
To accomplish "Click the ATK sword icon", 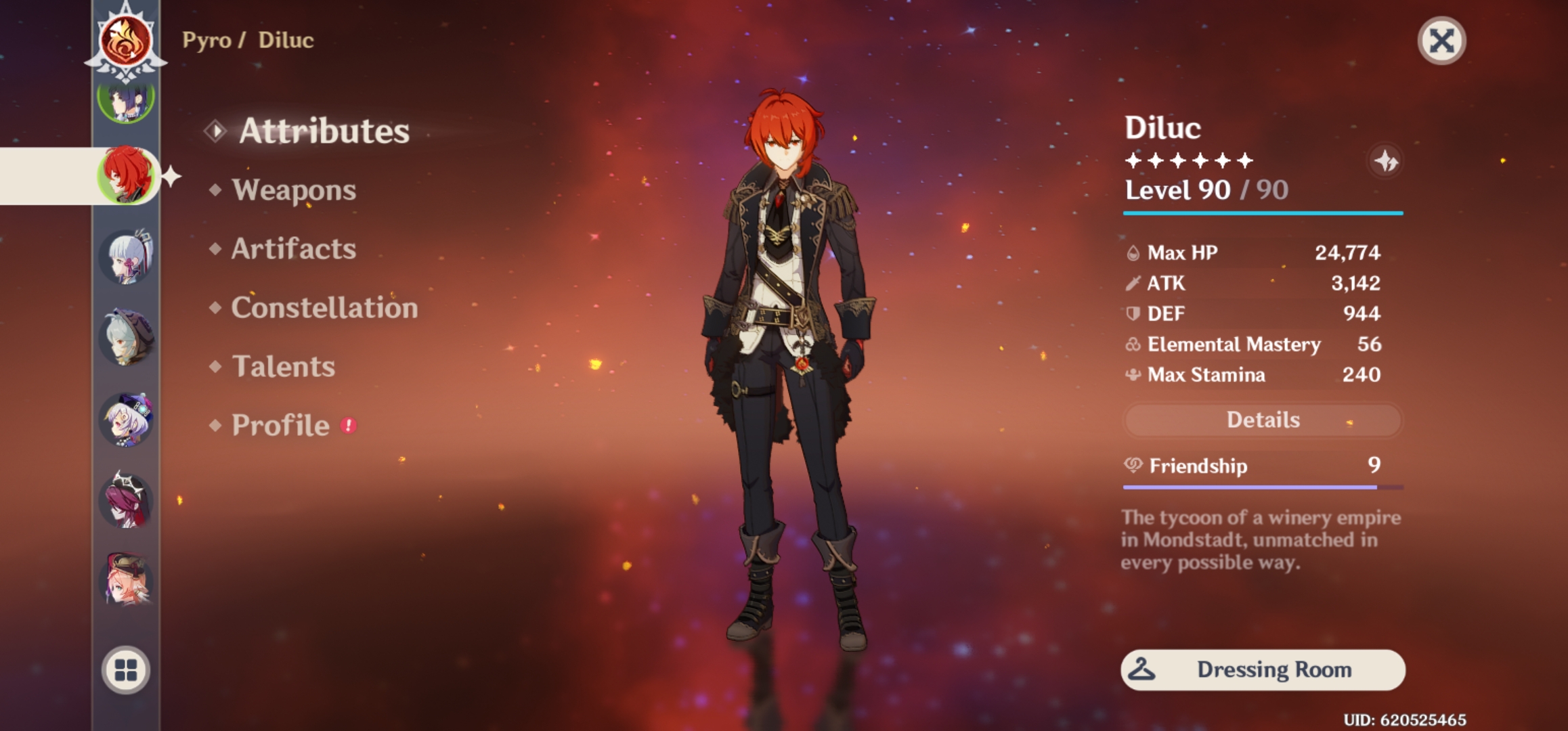I will pos(1132,284).
